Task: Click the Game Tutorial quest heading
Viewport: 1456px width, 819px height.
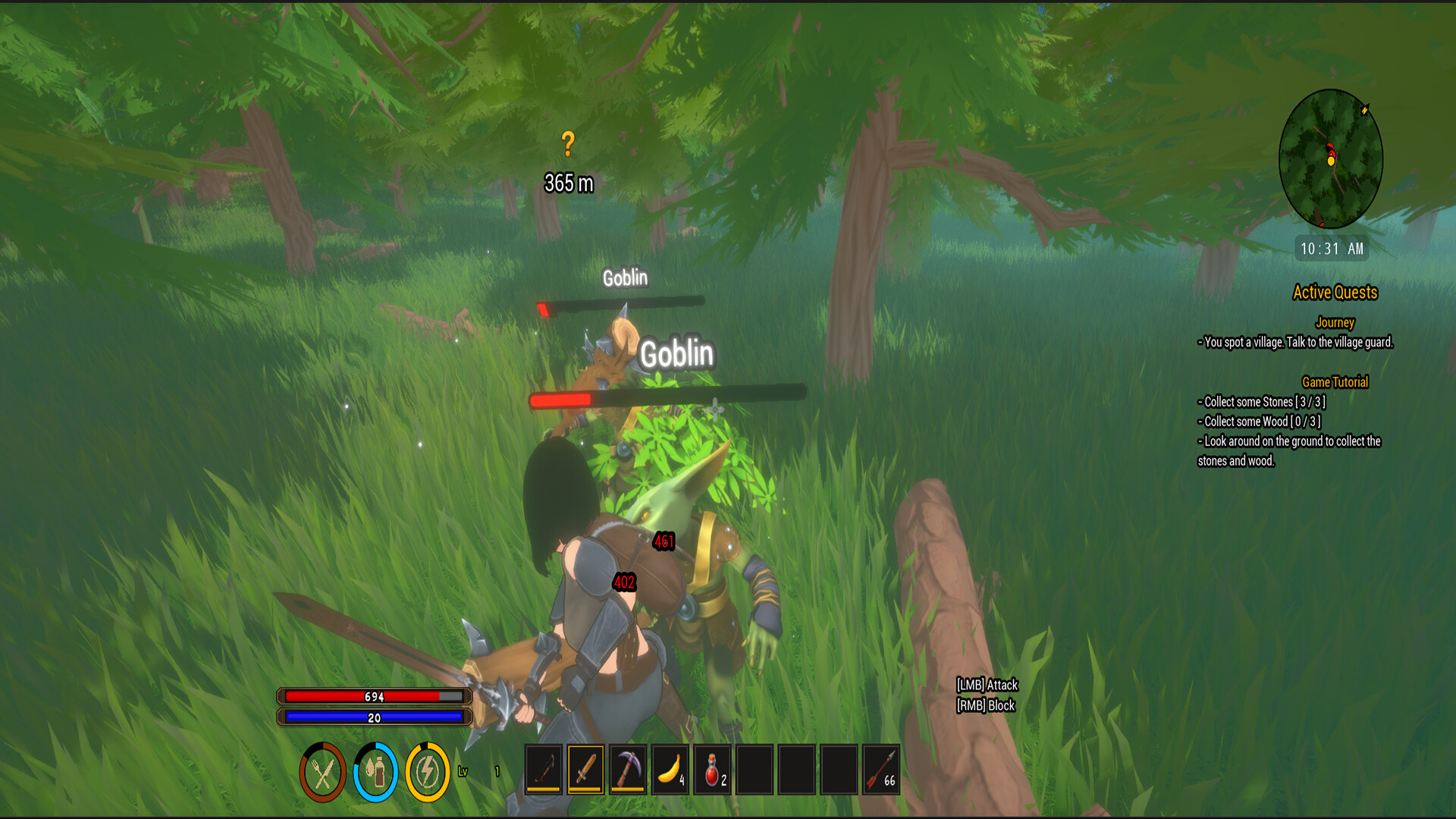Action: point(1335,382)
